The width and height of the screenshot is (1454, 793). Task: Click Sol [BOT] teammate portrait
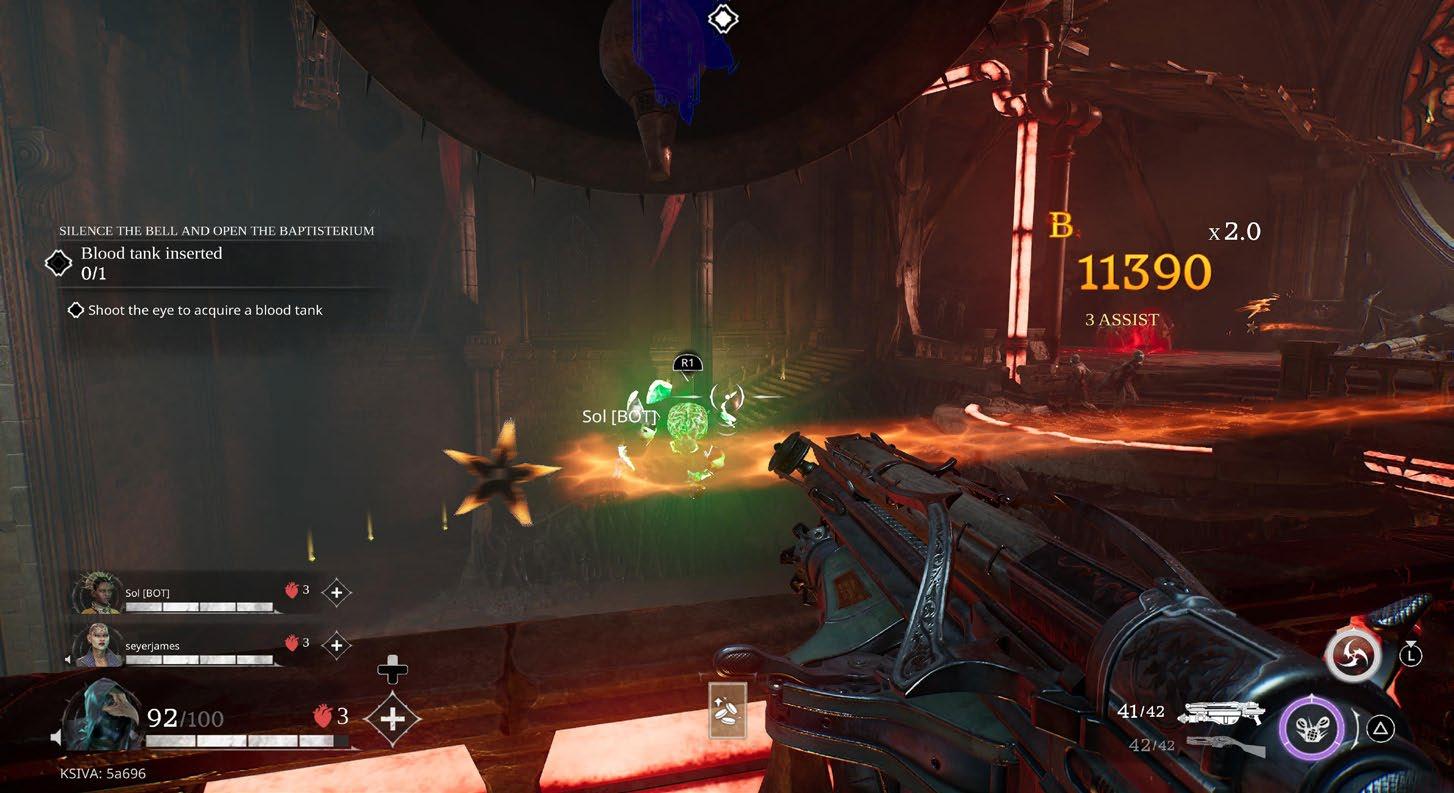(x=98, y=593)
